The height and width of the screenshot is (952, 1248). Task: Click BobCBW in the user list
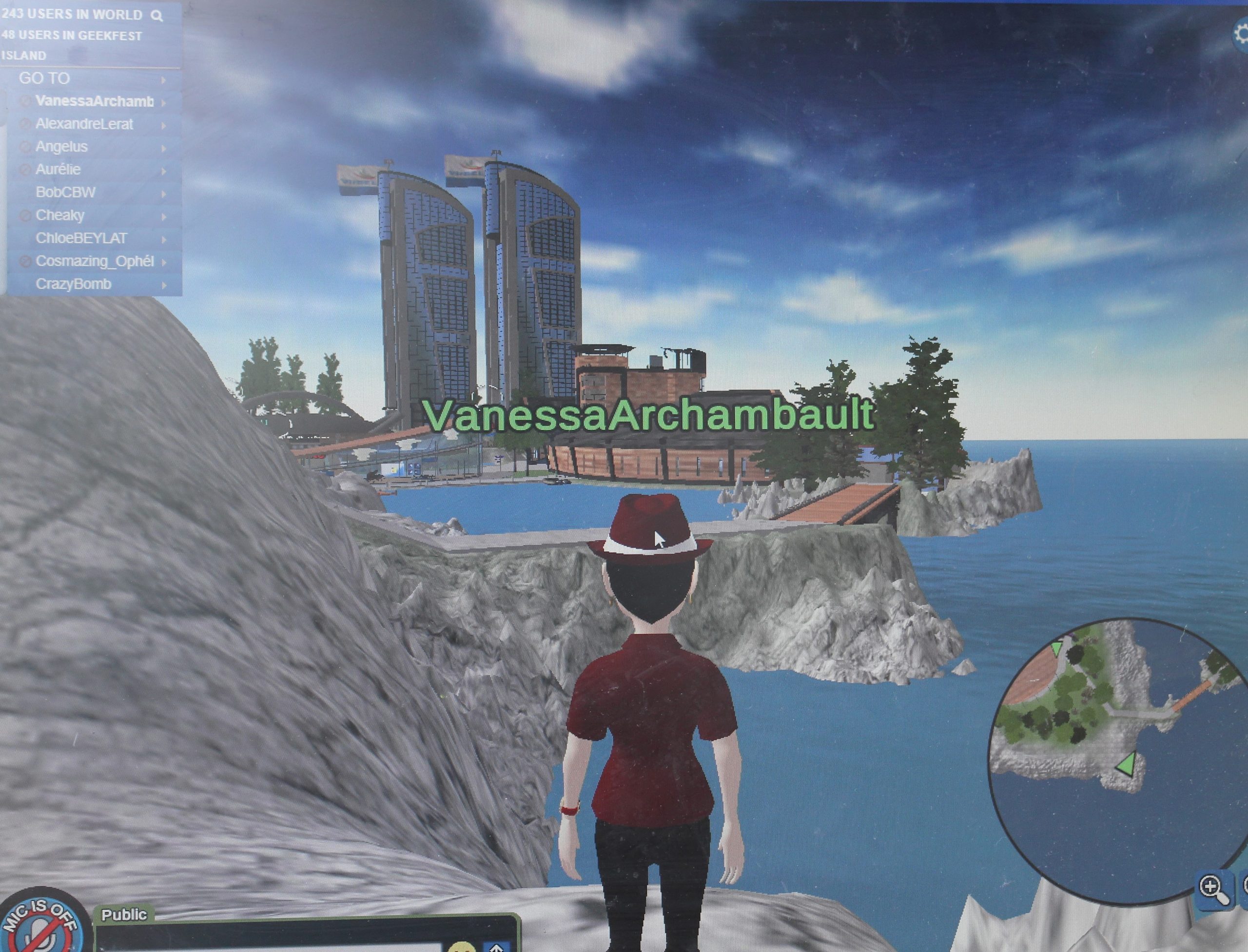point(66,193)
